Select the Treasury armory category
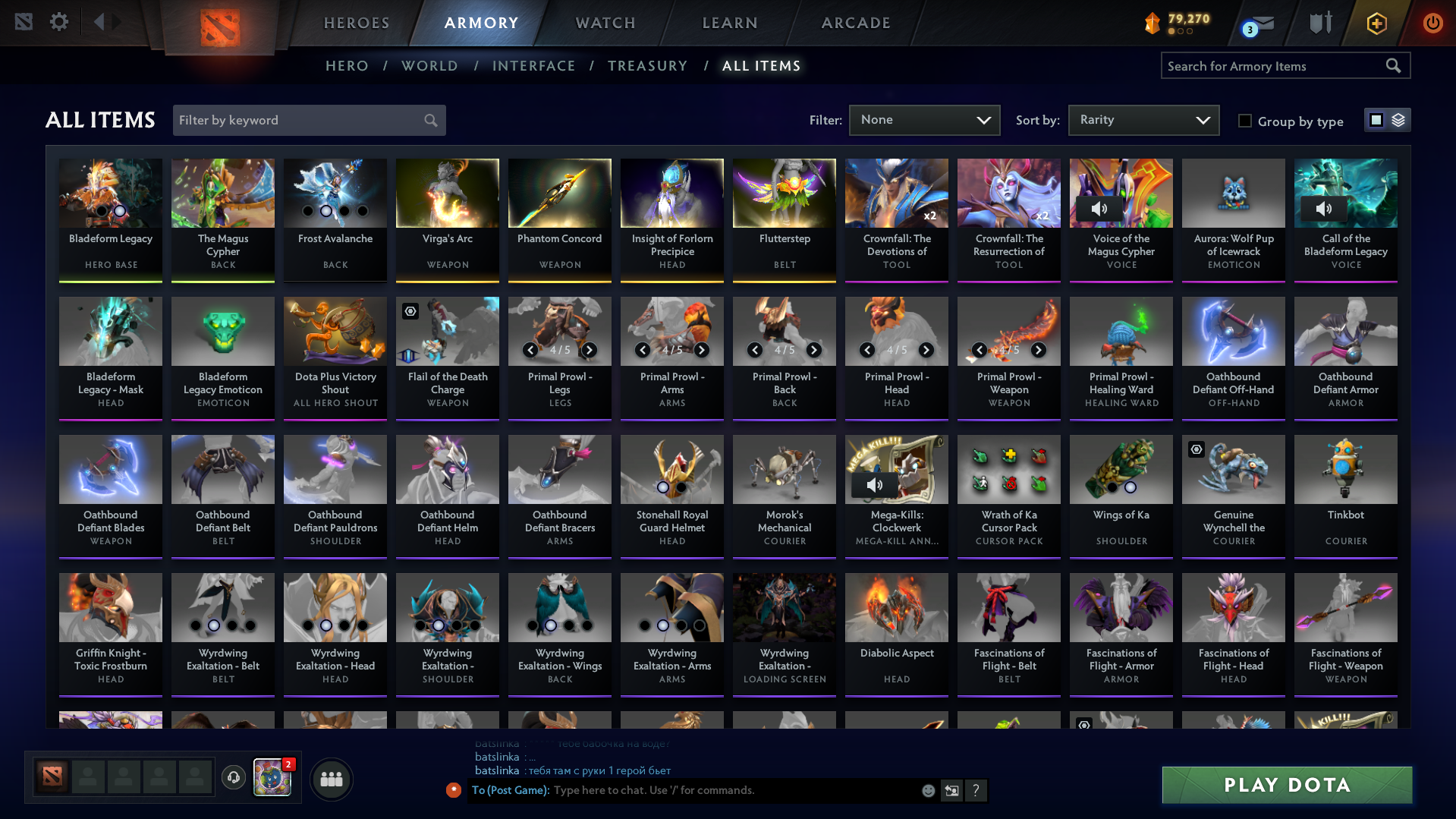This screenshot has height=819, width=1456. pyautogui.click(x=647, y=66)
